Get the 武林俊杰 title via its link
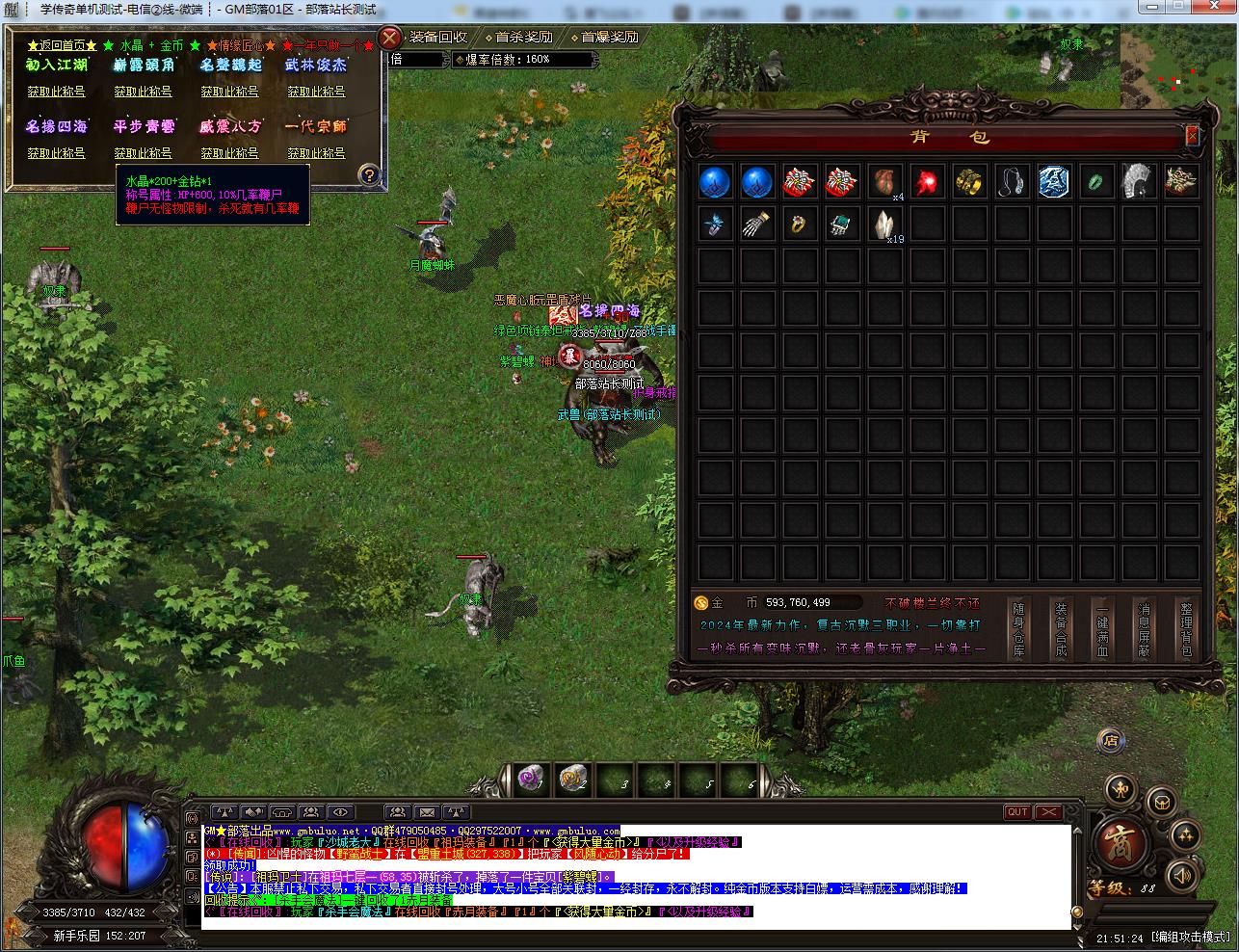Viewport: 1239px width, 952px height. click(316, 92)
